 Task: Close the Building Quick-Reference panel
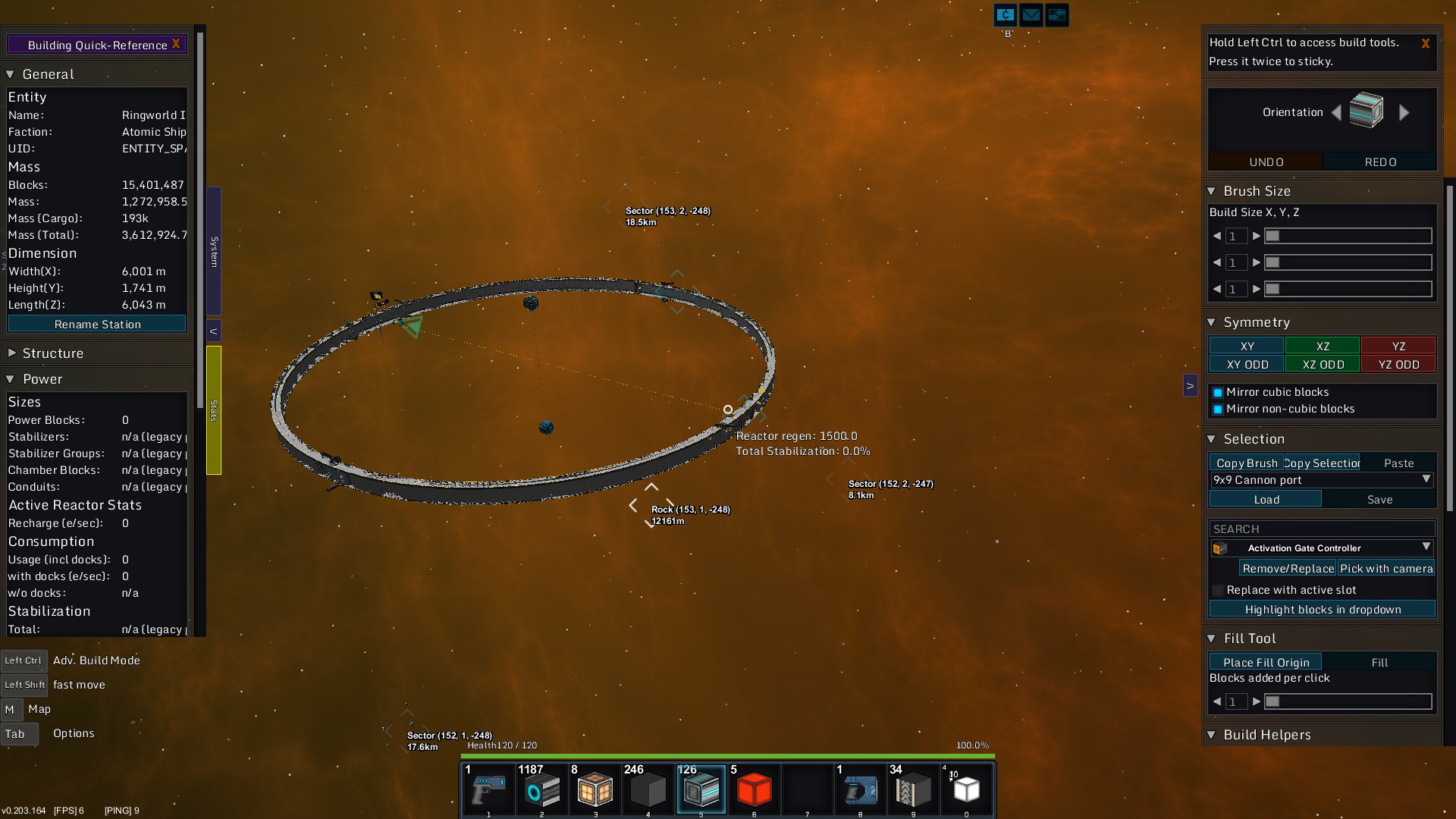tap(176, 44)
